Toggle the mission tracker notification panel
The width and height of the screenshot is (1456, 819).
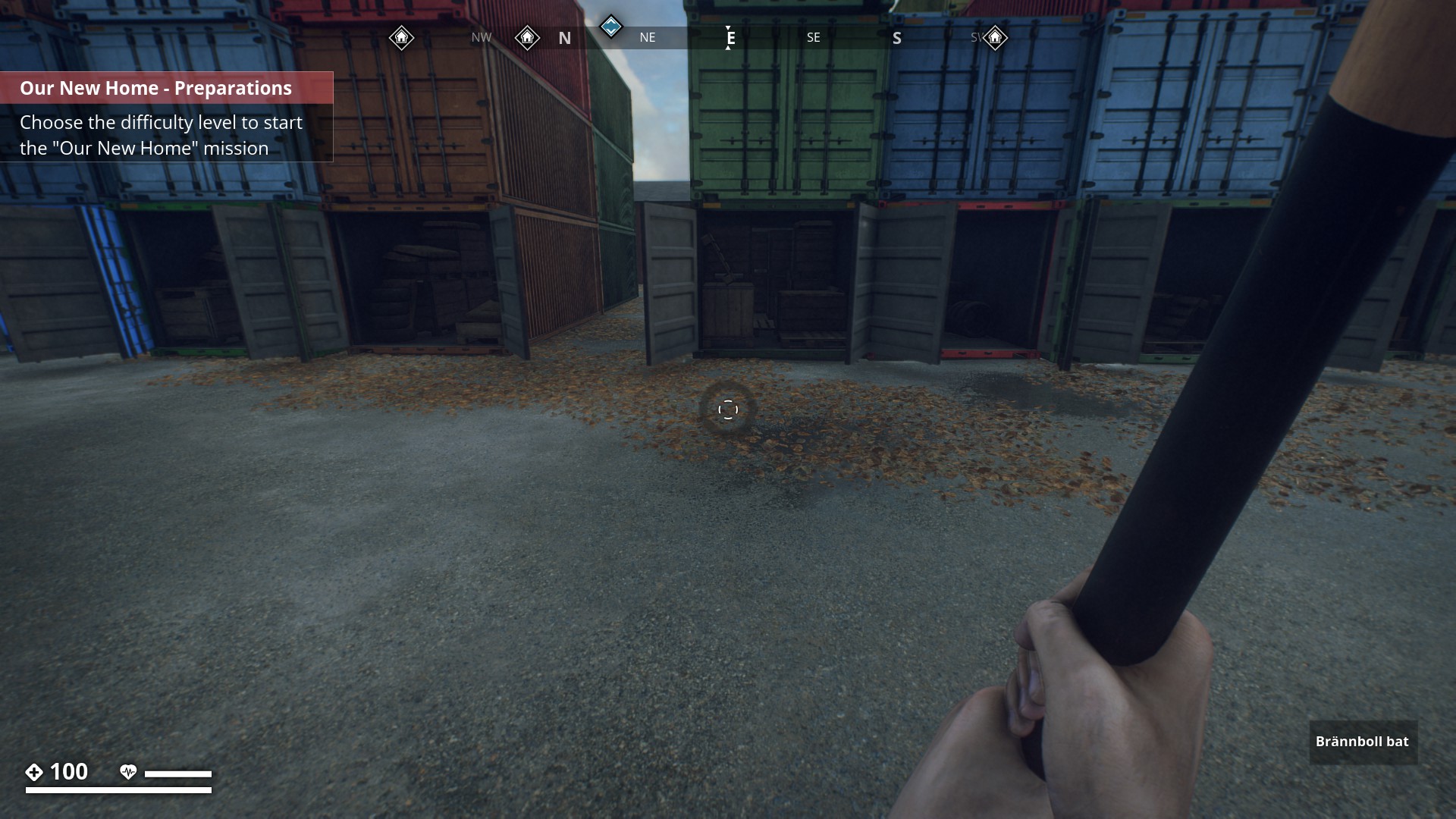(x=167, y=118)
